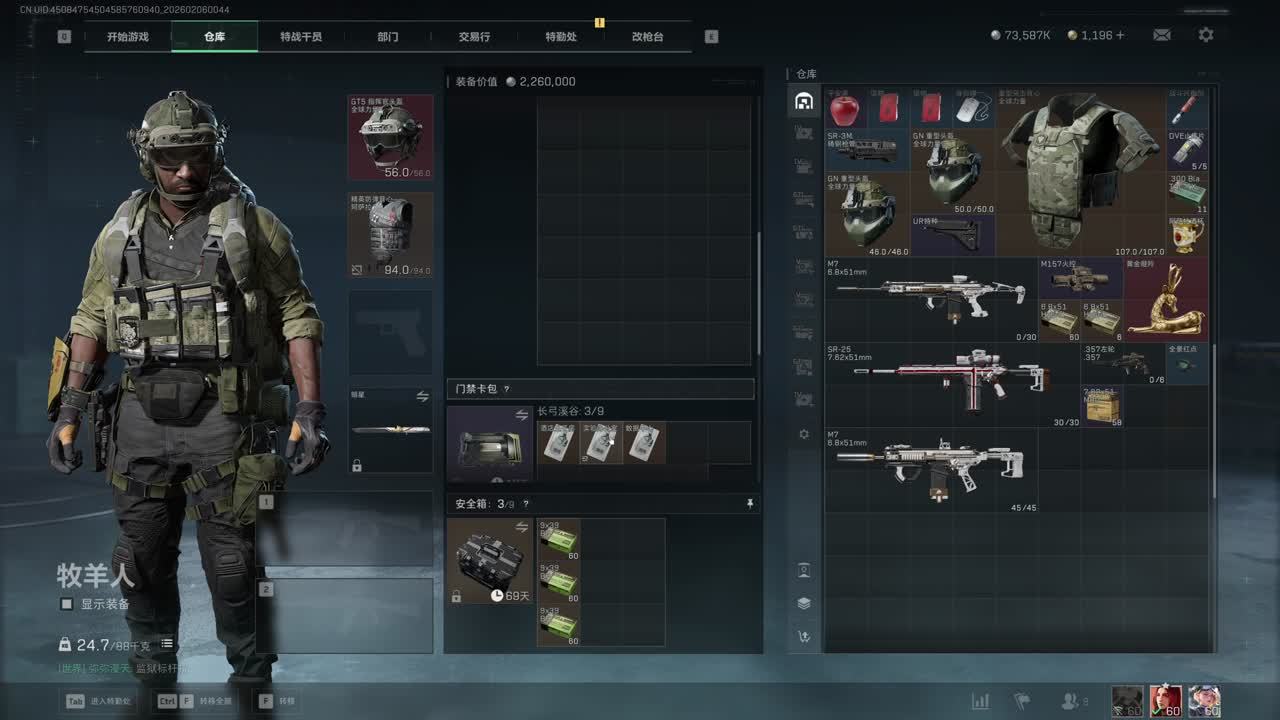Open the mail envelope icon
1280x720 pixels.
tap(1162, 35)
